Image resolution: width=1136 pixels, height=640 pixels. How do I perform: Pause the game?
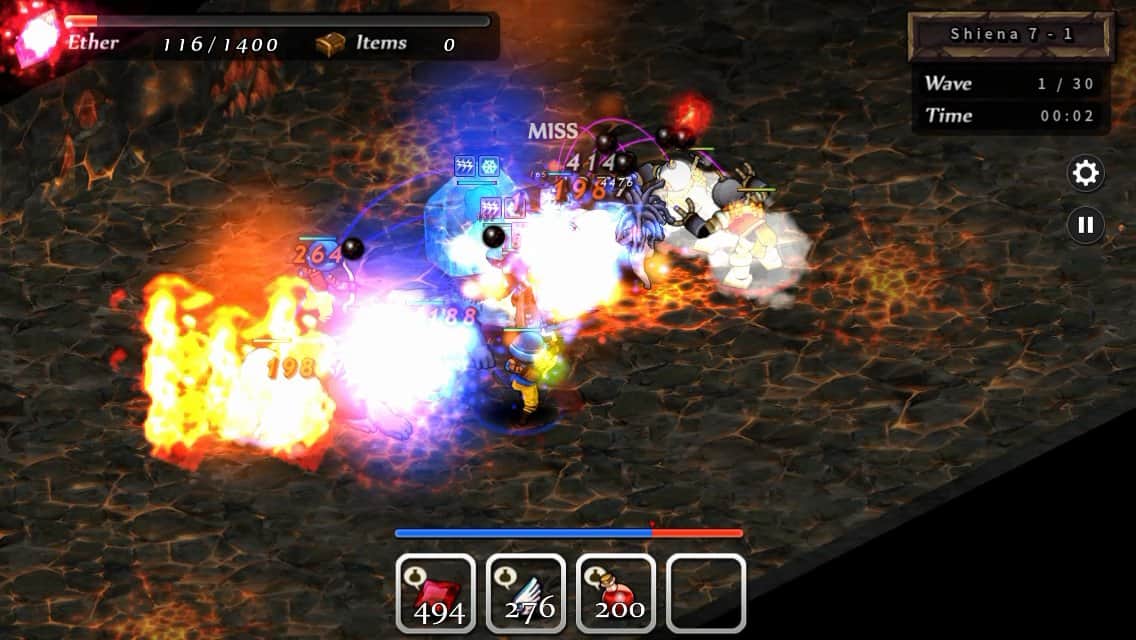point(1085,224)
